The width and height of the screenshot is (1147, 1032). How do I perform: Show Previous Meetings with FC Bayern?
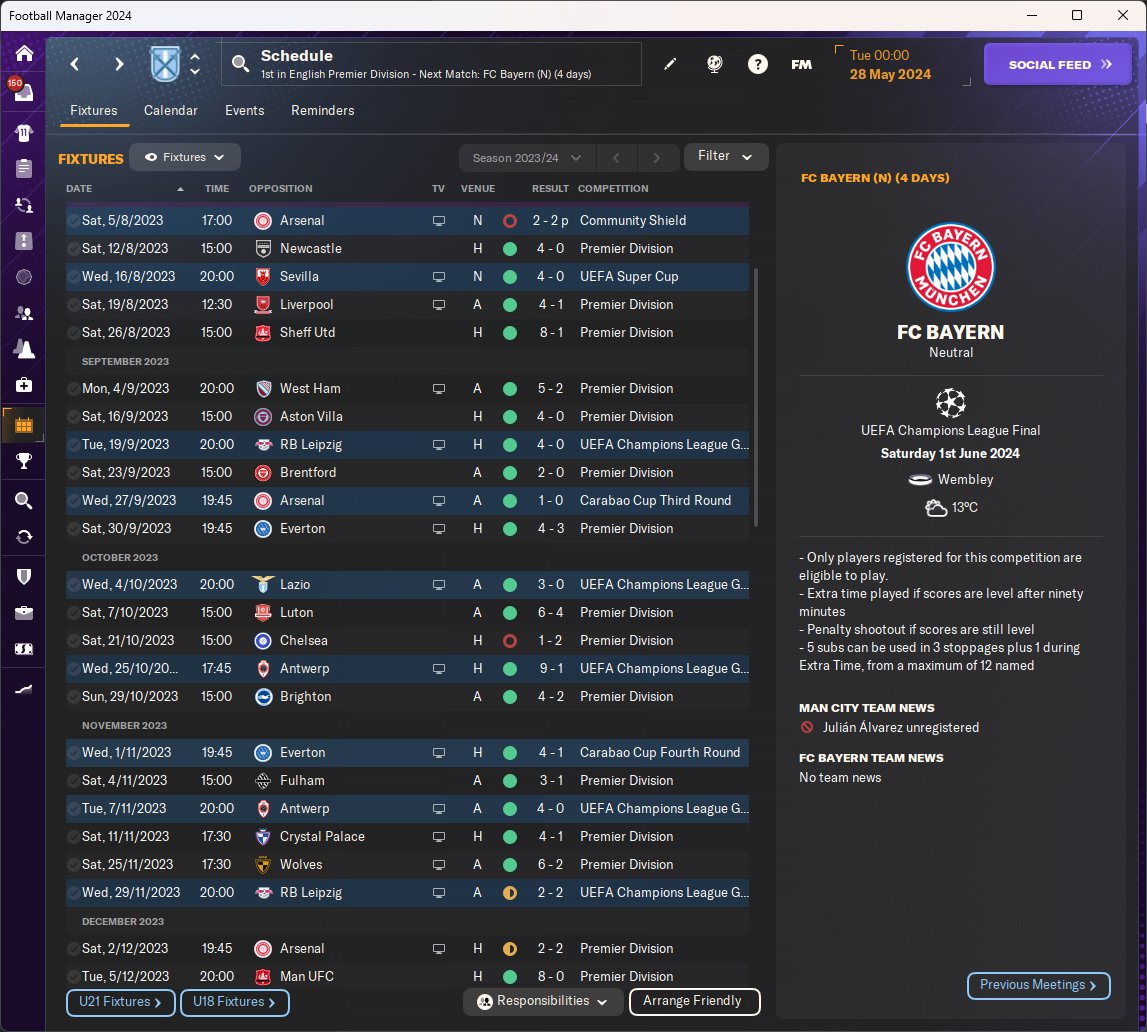point(1038,985)
